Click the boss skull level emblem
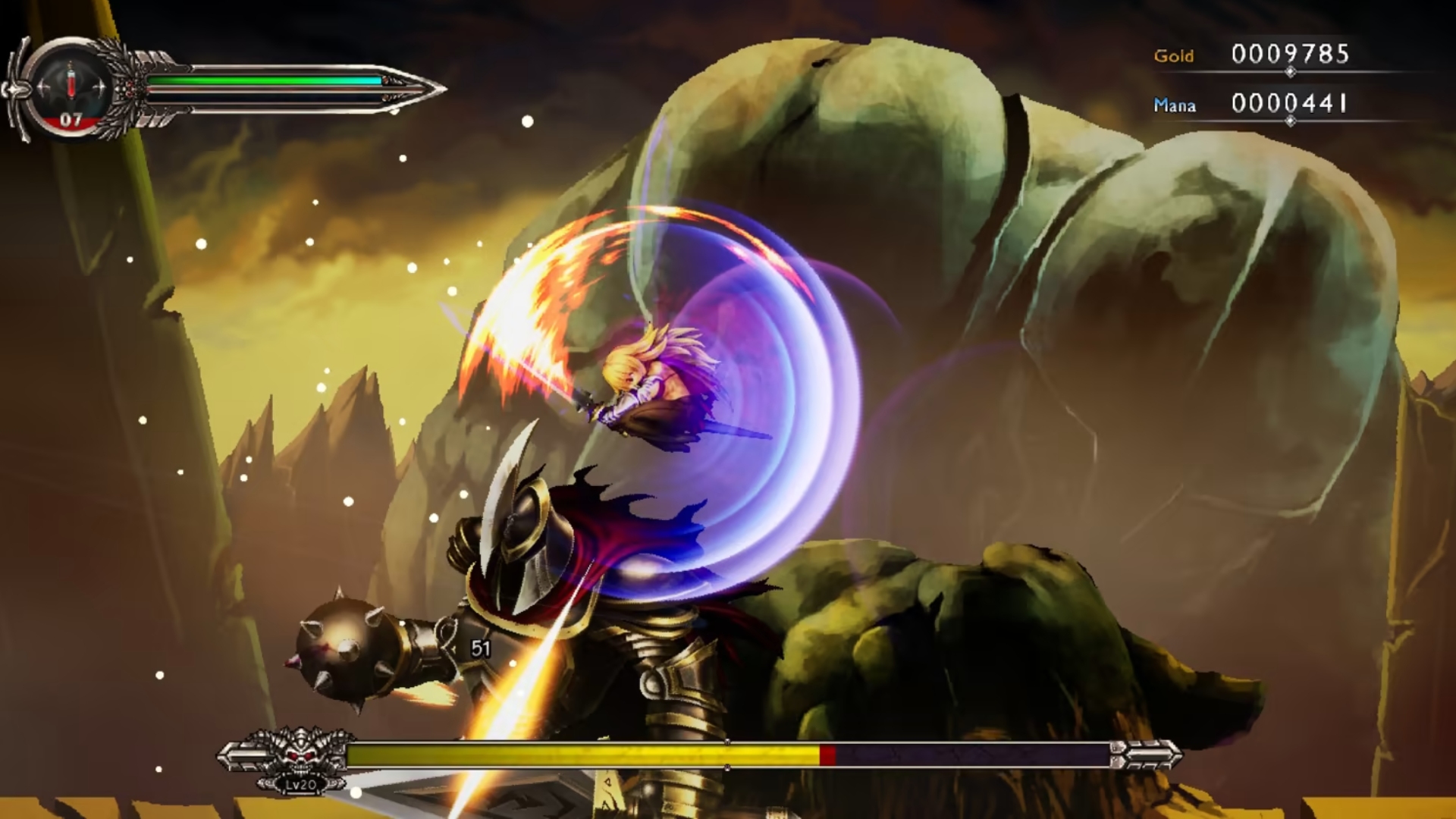The height and width of the screenshot is (819, 1456). tap(298, 756)
